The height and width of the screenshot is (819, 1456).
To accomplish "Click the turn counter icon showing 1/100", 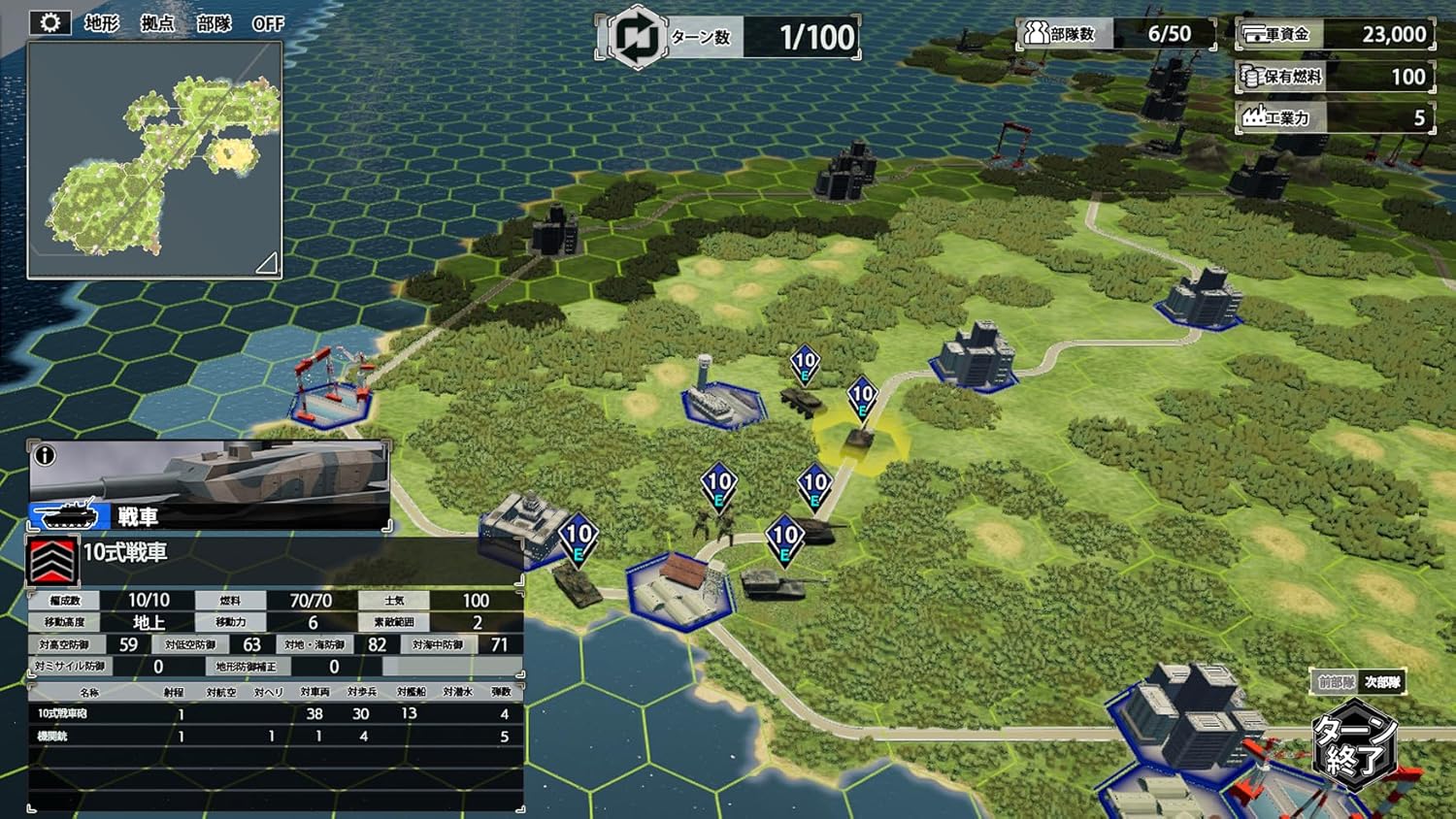I will click(x=636, y=37).
